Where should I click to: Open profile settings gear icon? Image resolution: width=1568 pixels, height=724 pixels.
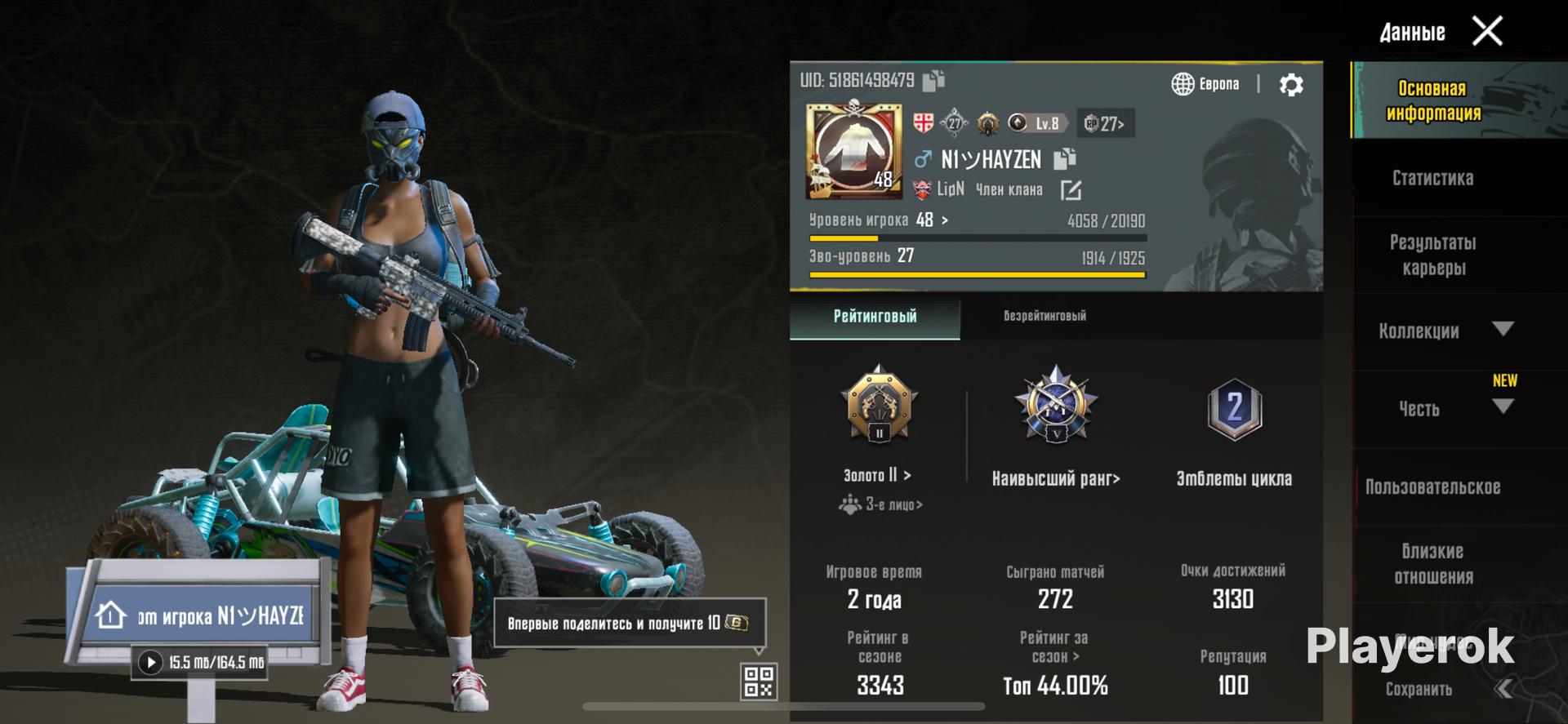coord(1291,85)
